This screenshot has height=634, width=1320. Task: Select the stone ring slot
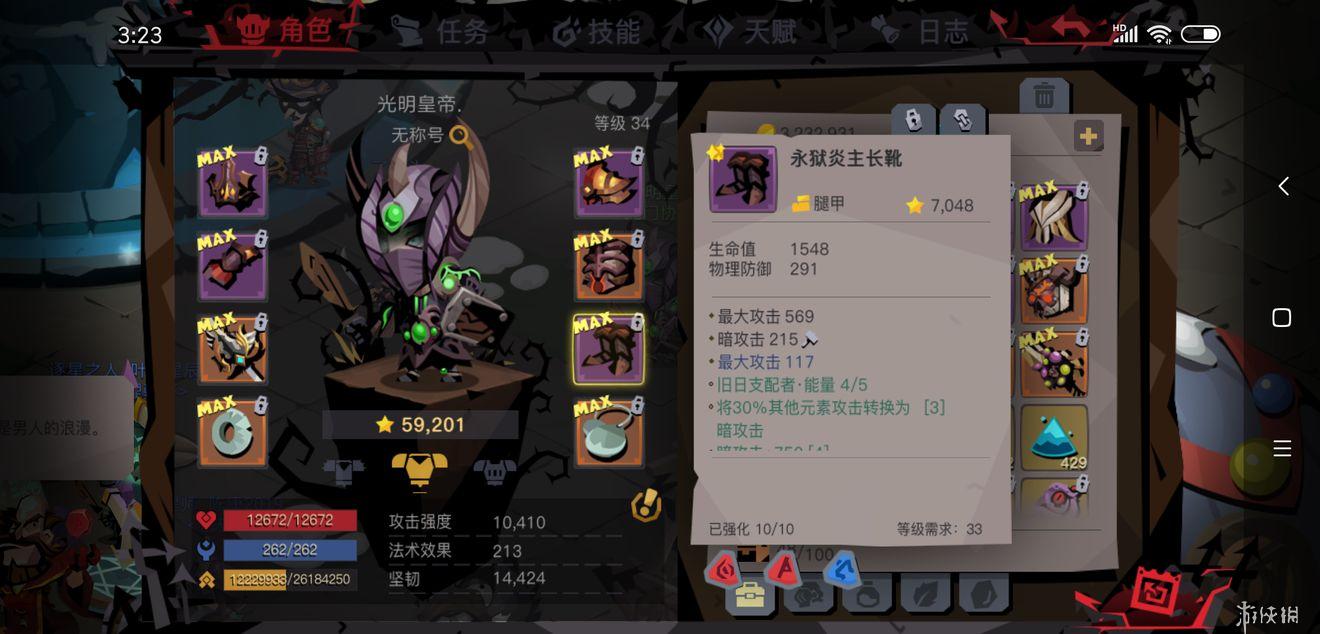(x=232, y=433)
